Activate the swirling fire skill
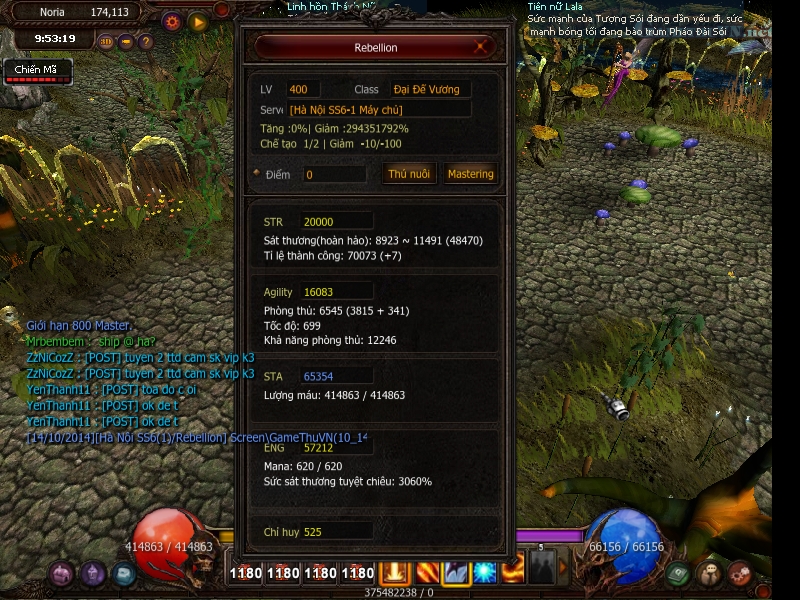800x600 pixels. pos(513,572)
